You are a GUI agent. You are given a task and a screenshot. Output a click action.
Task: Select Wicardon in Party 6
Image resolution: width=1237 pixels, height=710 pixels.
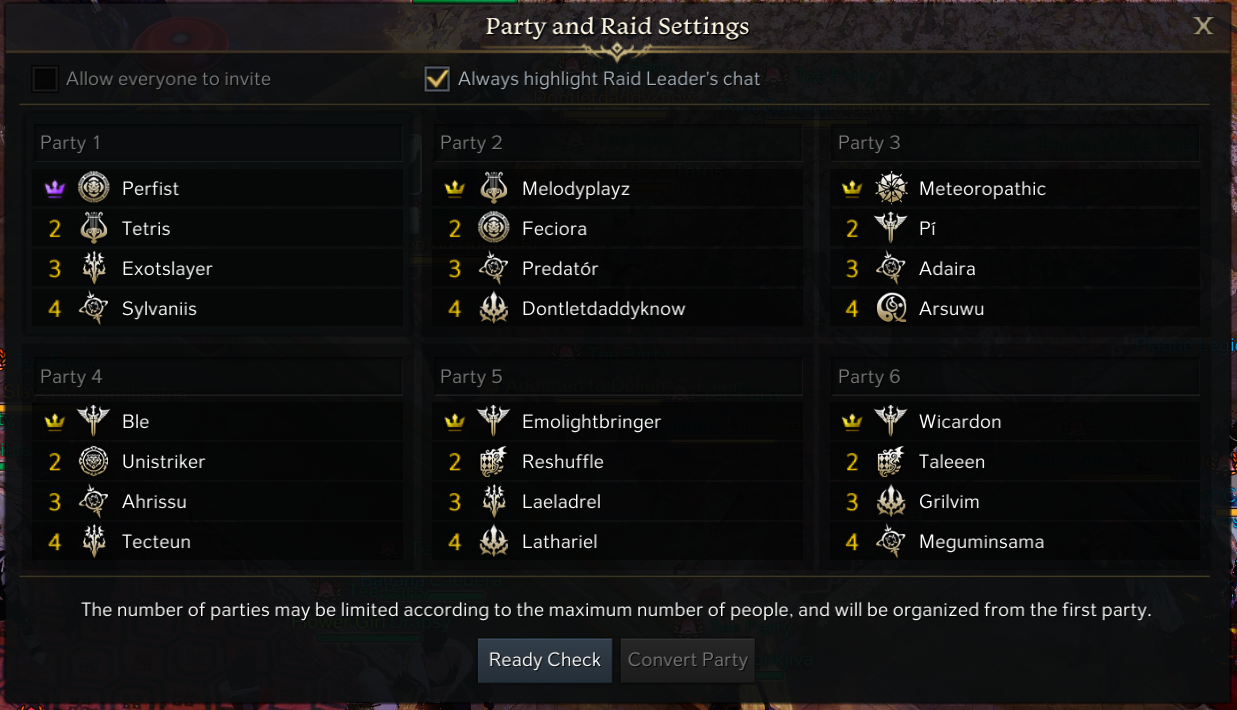pos(959,422)
